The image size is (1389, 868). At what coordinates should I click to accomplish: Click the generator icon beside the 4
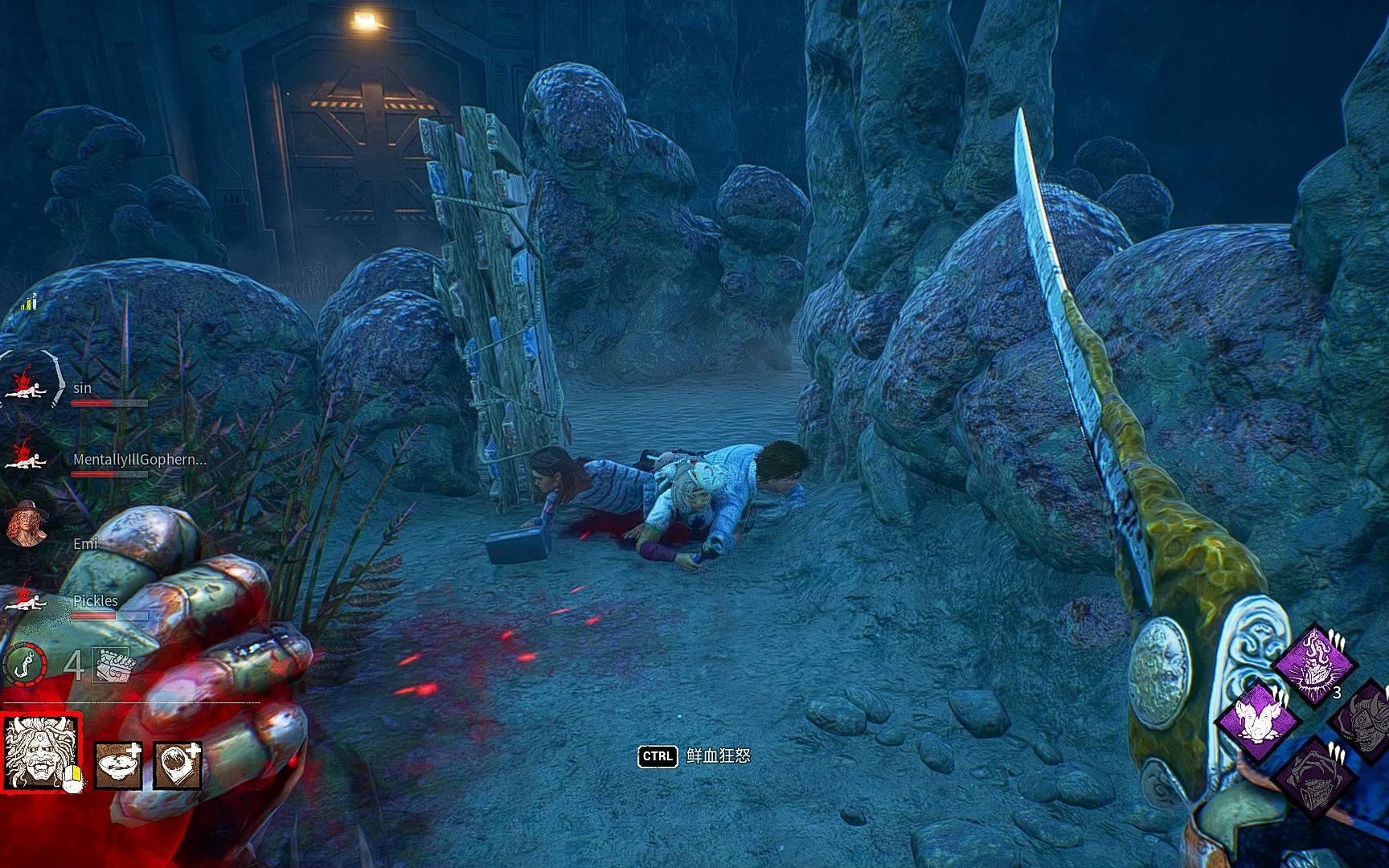(x=113, y=665)
